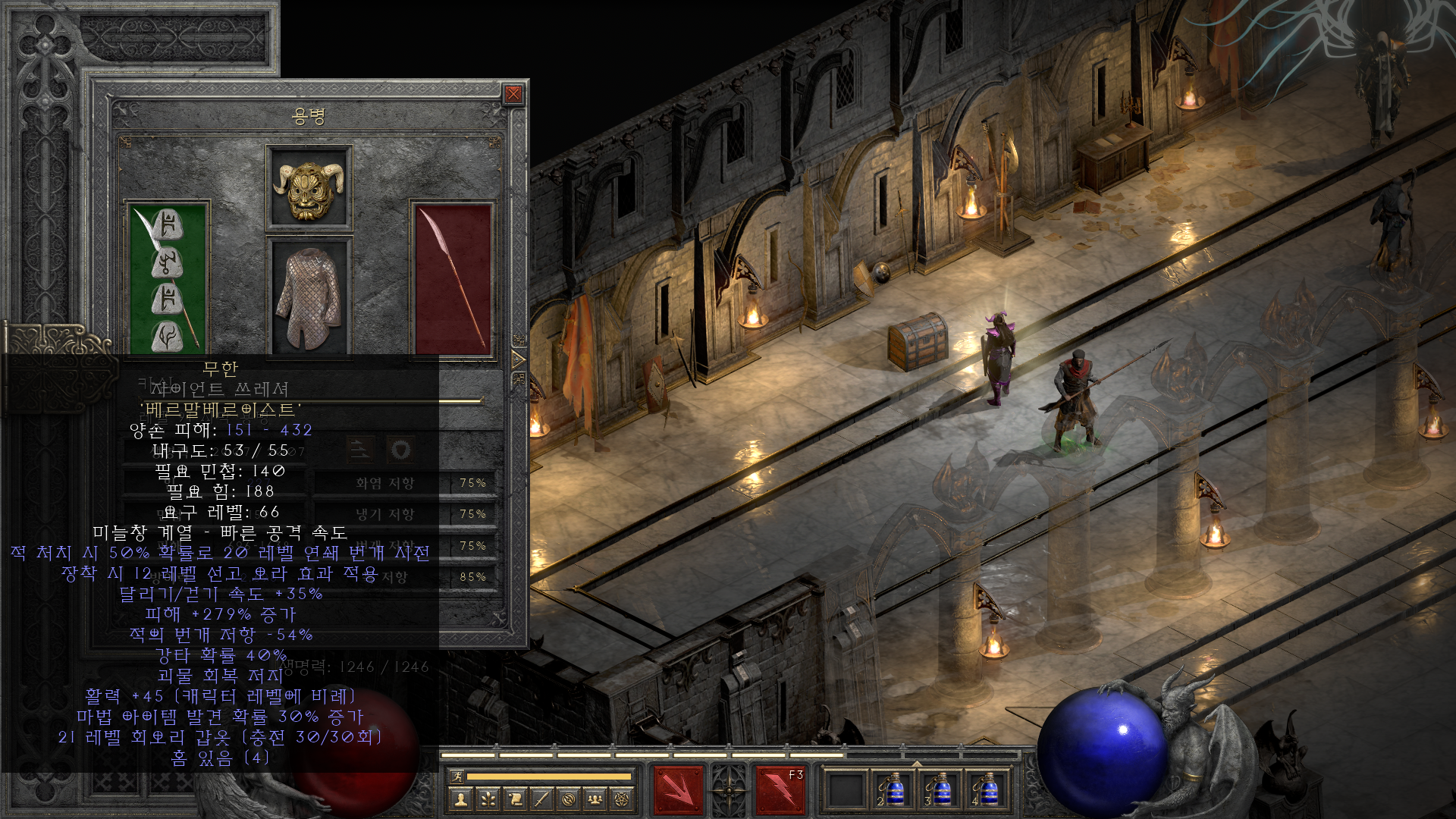Use the mana potion in belt slot 3
Screen dimensions: 1456x819
(x=940, y=791)
